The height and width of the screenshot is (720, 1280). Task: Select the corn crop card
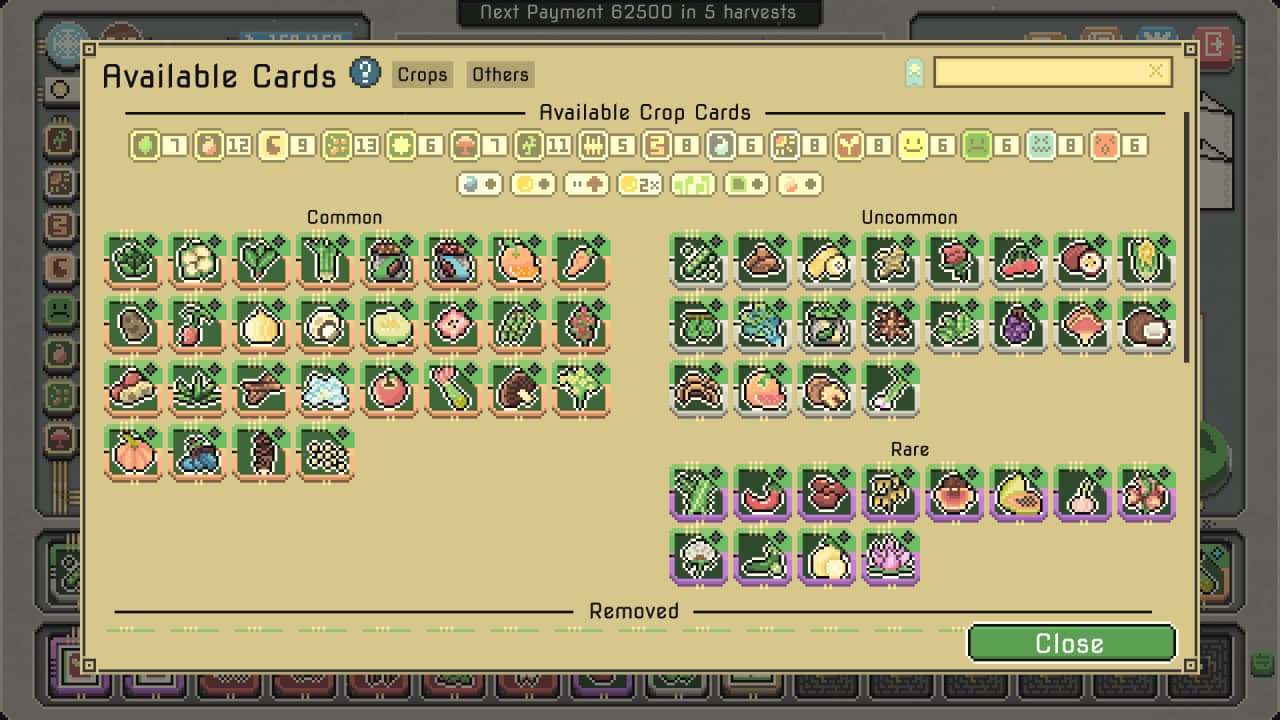[x=1146, y=262]
